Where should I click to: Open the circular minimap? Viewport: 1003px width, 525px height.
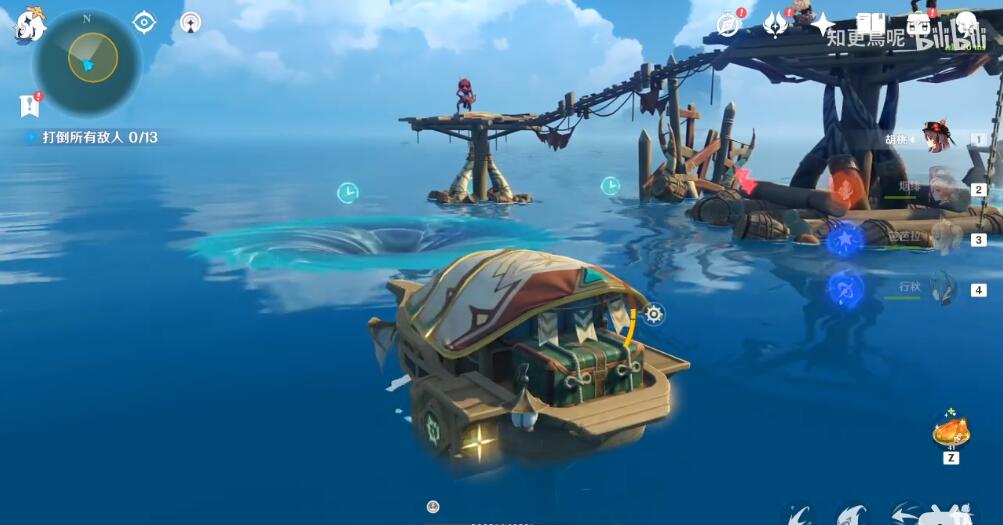point(87,61)
